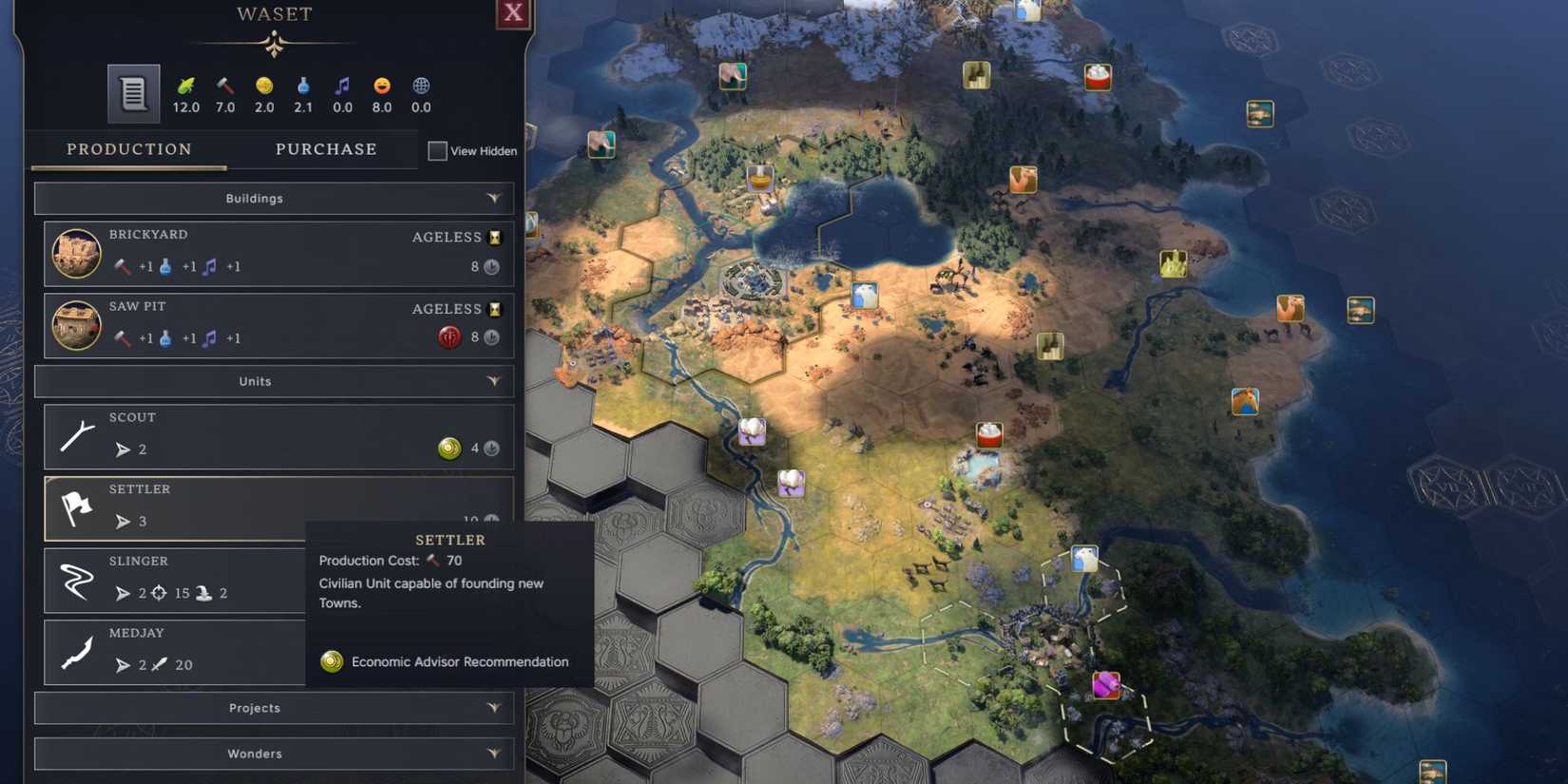Click the corn food yield icon
1568x784 pixels.
[x=186, y=84]
